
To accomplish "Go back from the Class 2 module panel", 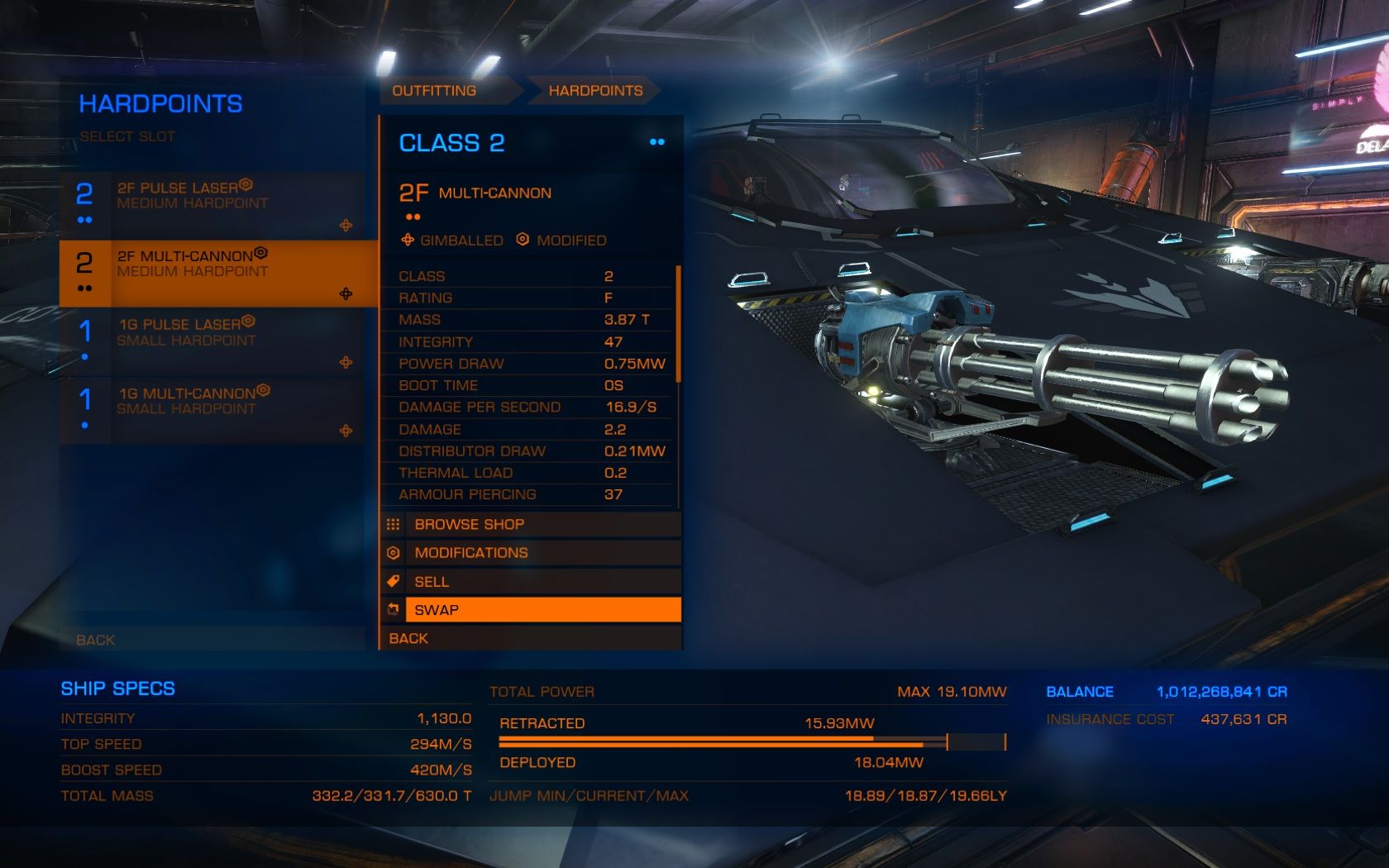I will point(531,638).
